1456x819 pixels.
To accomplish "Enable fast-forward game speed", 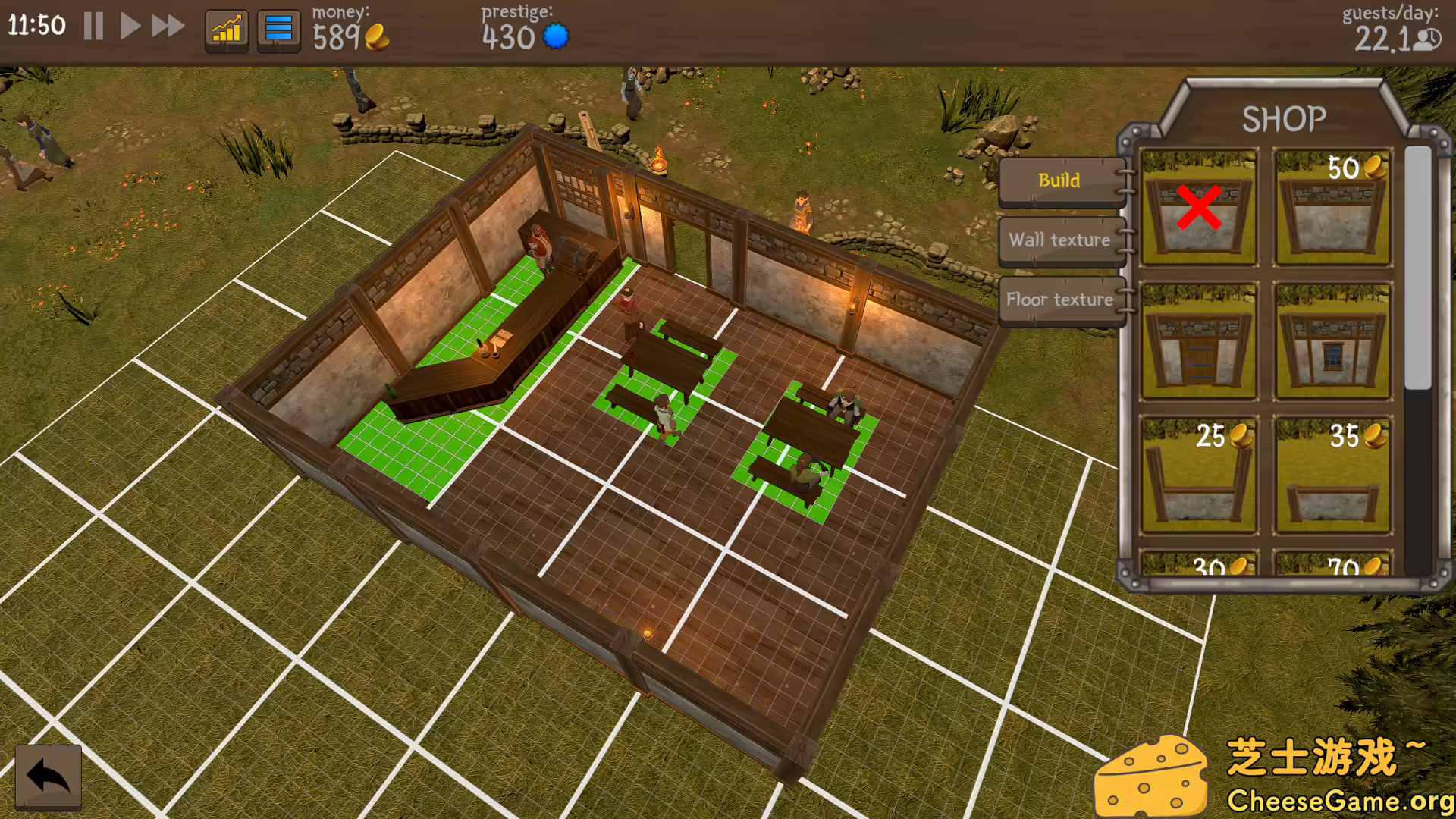I will coord(167,26).
